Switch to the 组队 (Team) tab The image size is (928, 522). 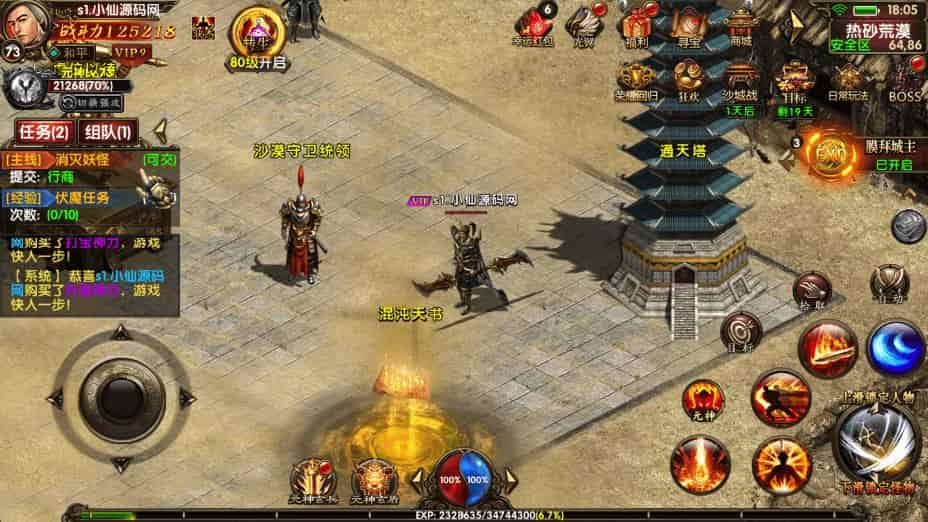coord(107,132)
